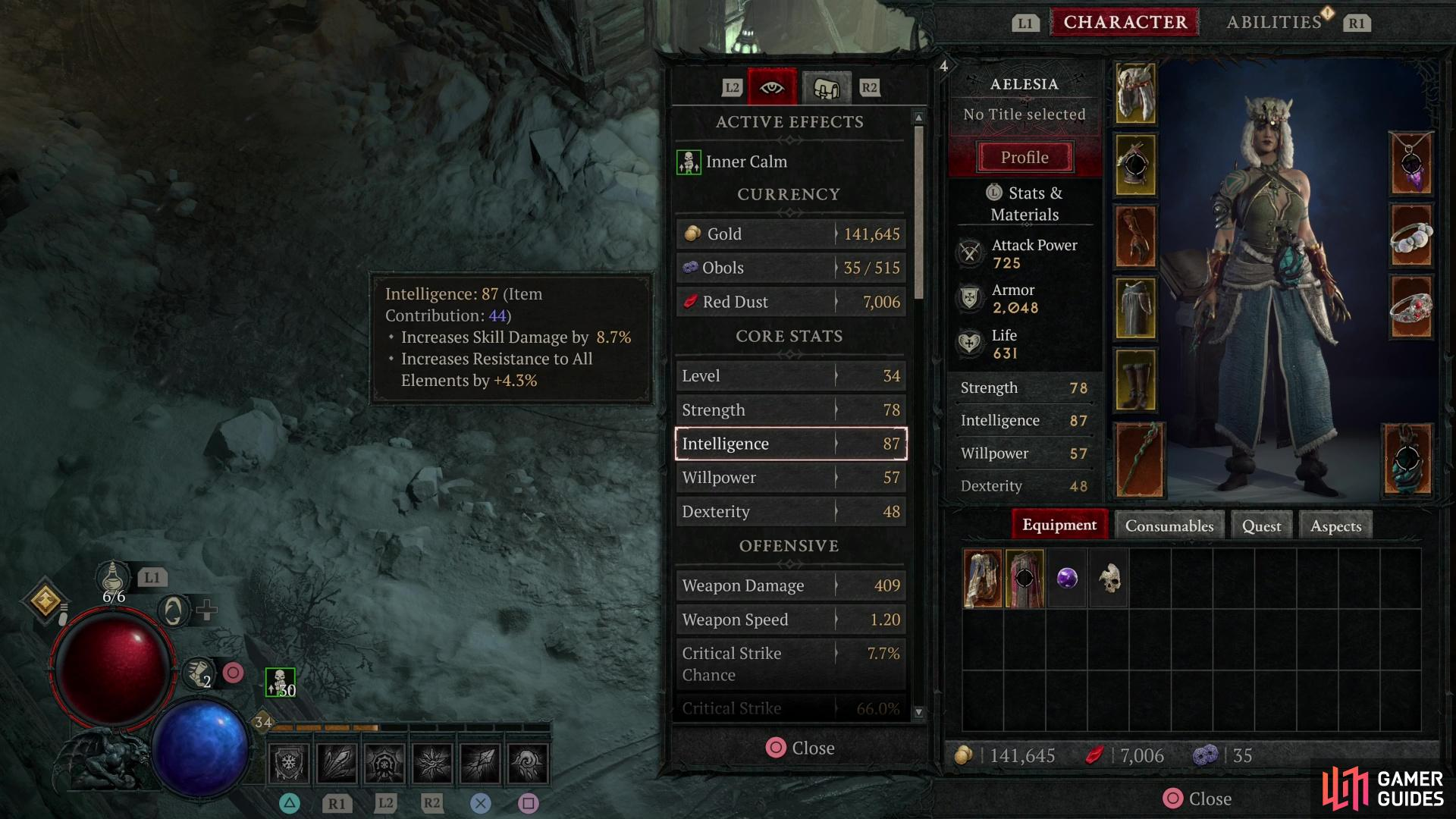
Task: Select the Intelligence stat row
Action: pyautogui.click(x=790, y=444)
